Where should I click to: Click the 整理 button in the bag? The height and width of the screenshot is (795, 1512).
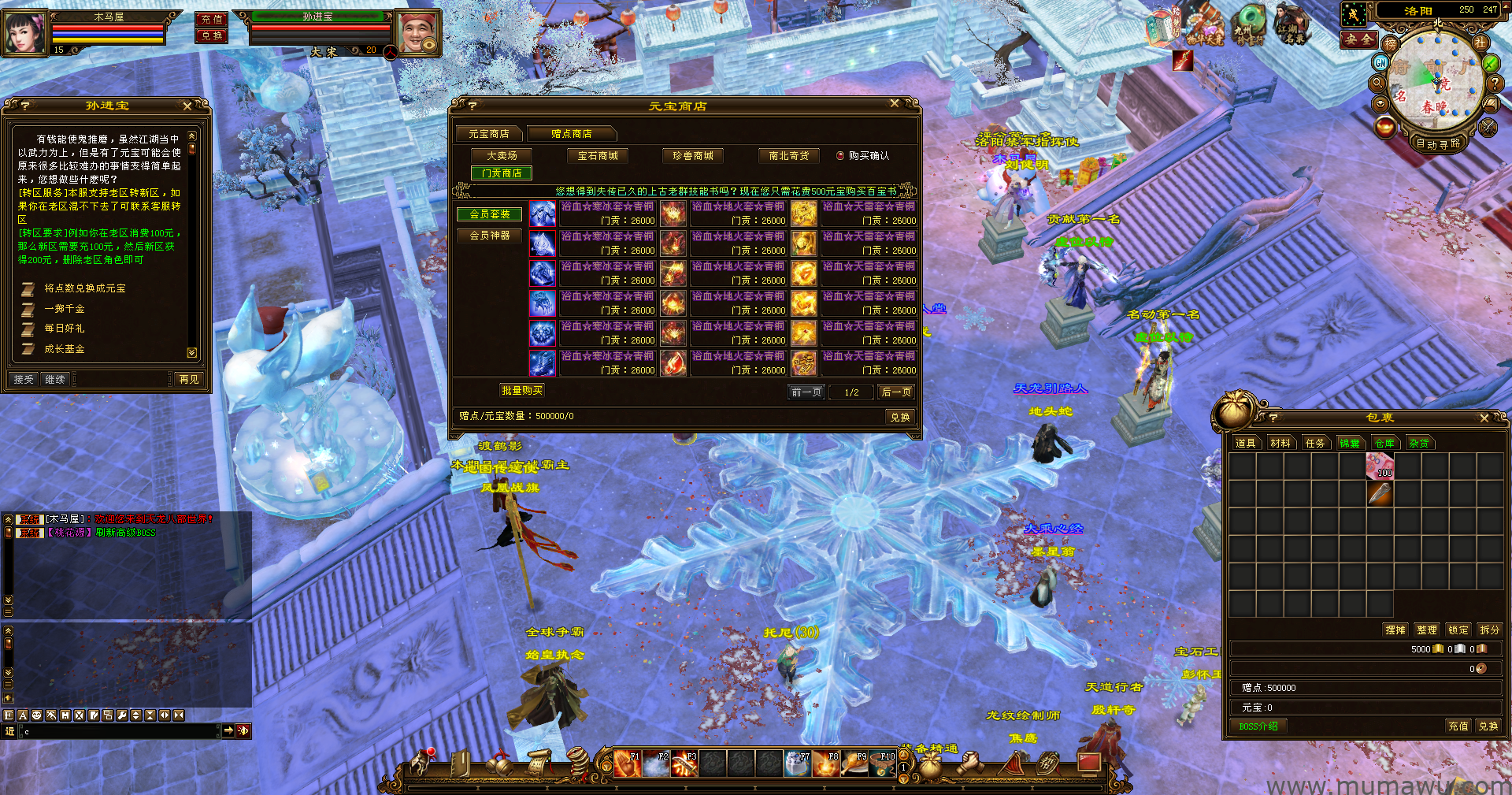[1427, 630]
